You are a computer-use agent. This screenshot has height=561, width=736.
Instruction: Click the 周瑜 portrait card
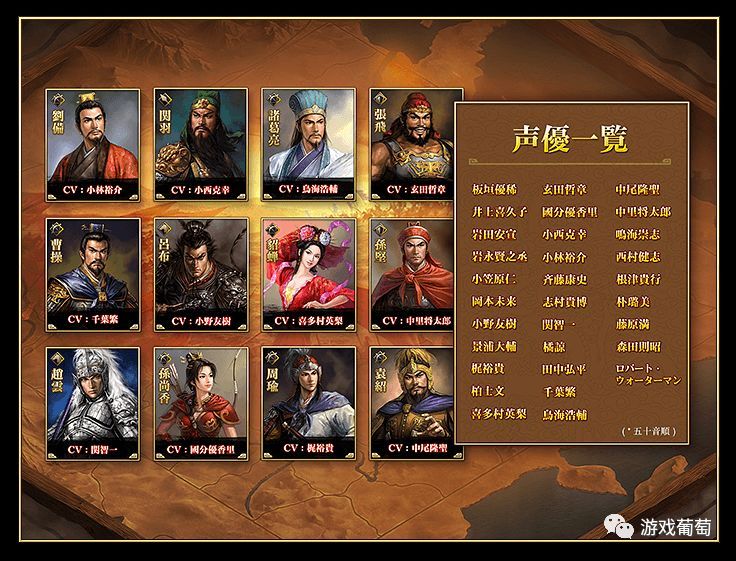coord(309,403)
